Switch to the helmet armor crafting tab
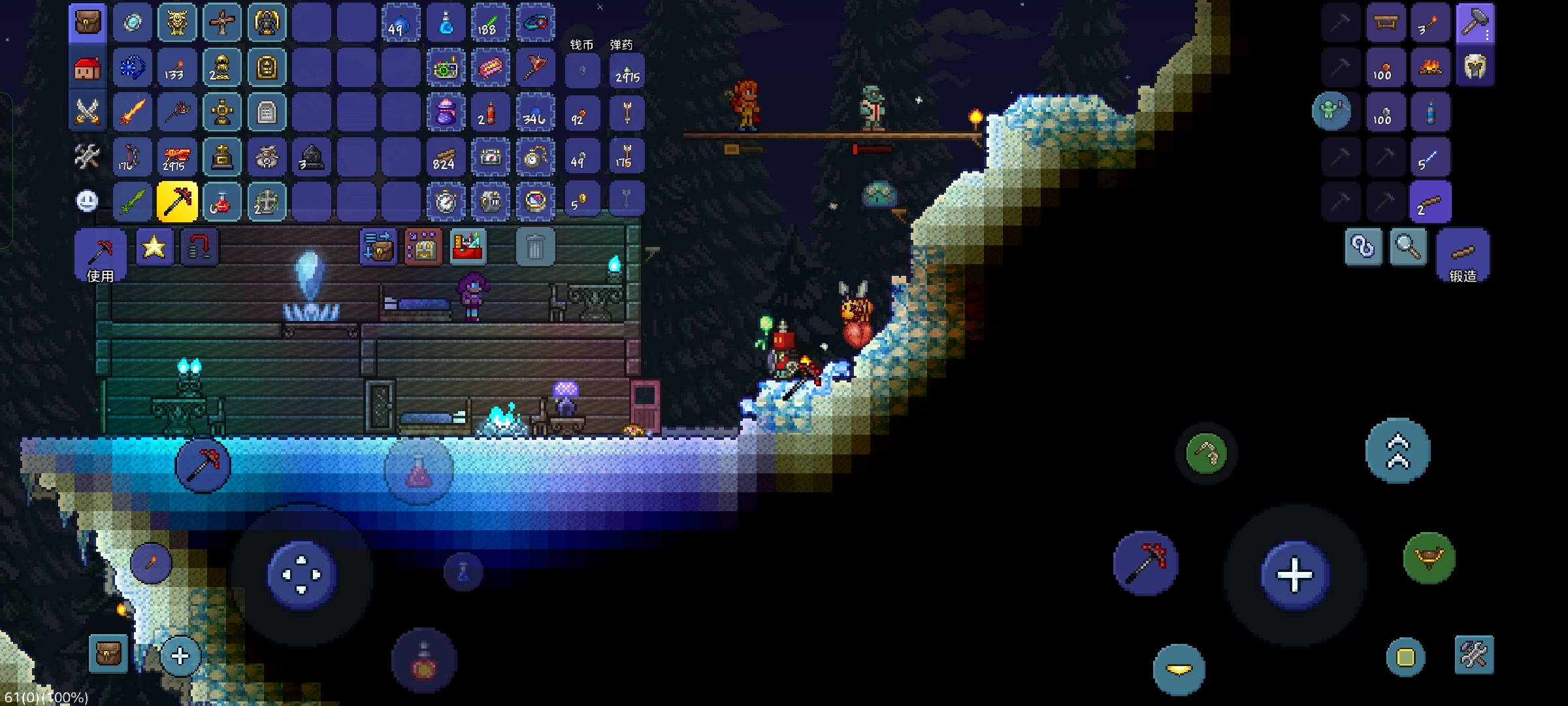Viewport: 1568px width, 706px height. point(1475,67)
